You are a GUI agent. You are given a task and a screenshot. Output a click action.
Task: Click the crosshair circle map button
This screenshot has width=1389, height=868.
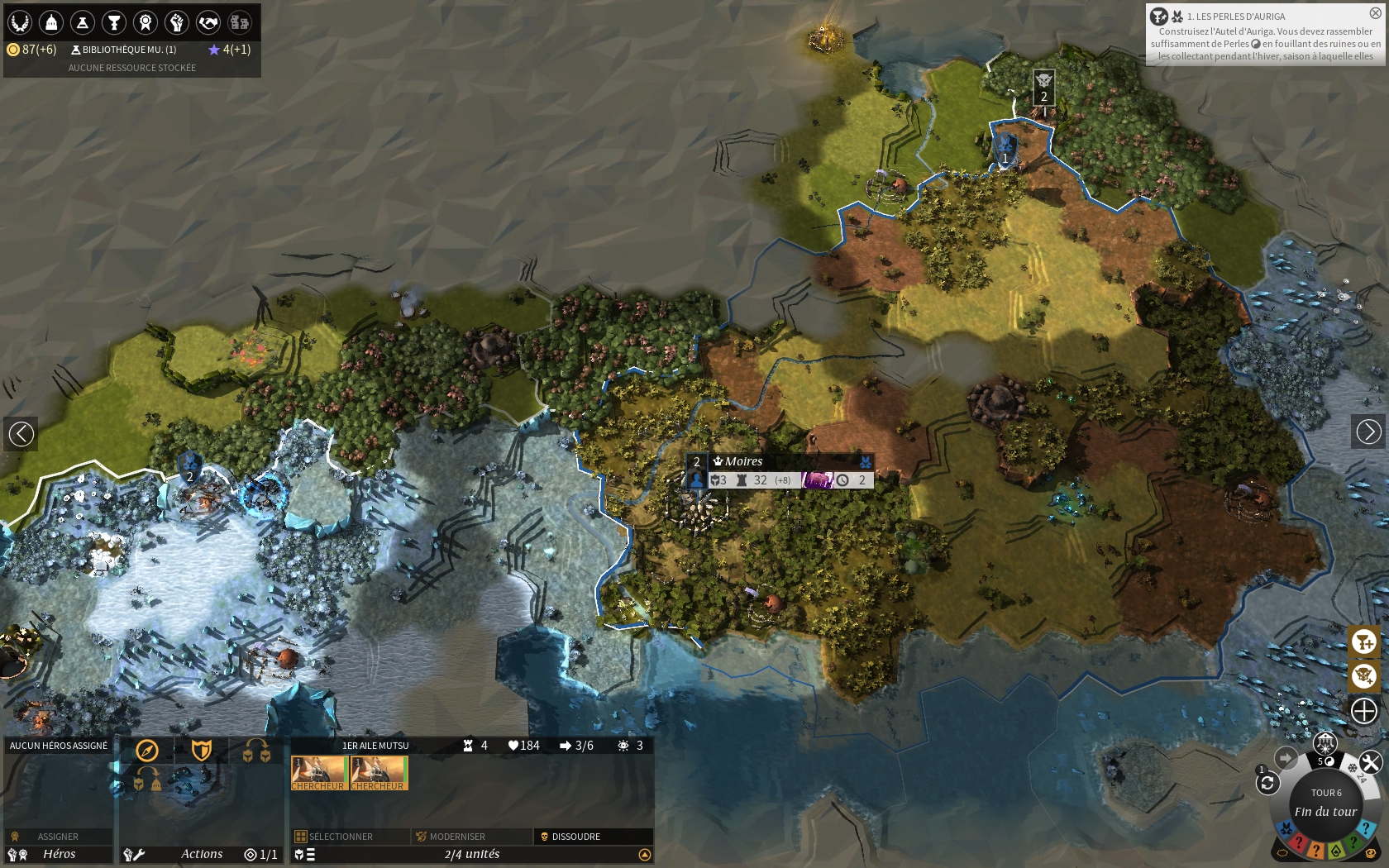coord(1363,710)
